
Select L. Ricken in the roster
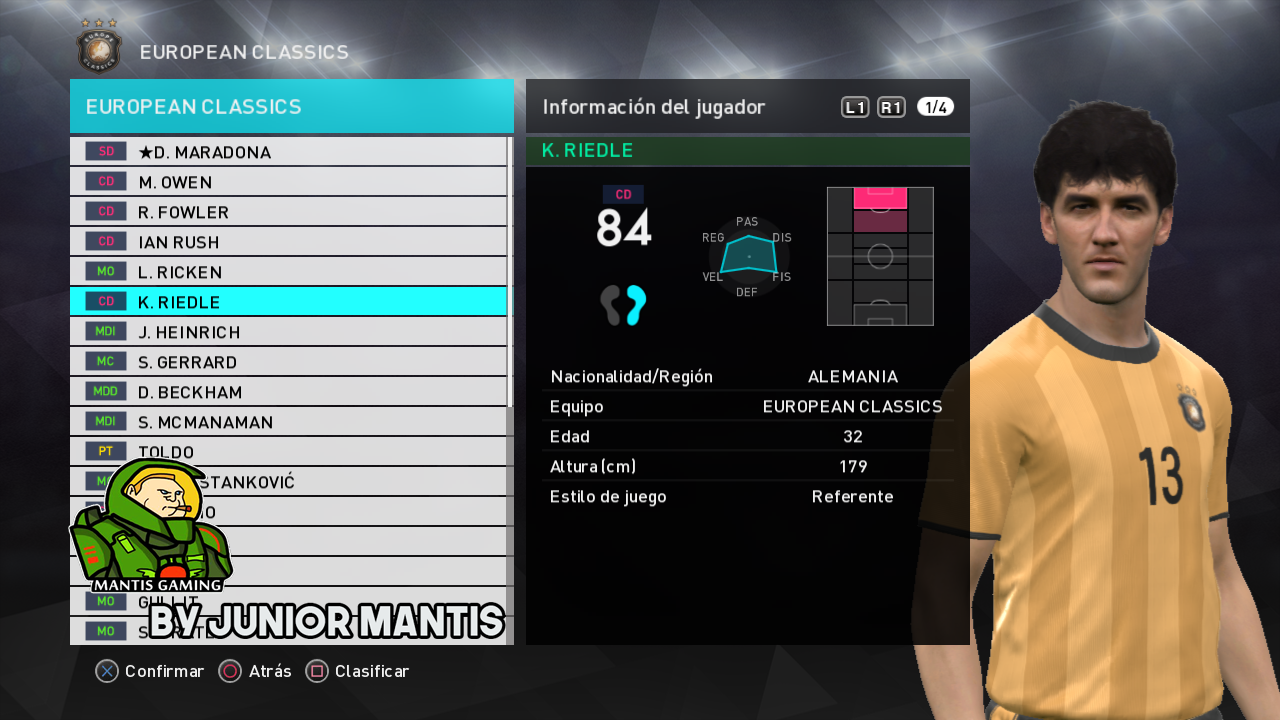click(288, 272)
